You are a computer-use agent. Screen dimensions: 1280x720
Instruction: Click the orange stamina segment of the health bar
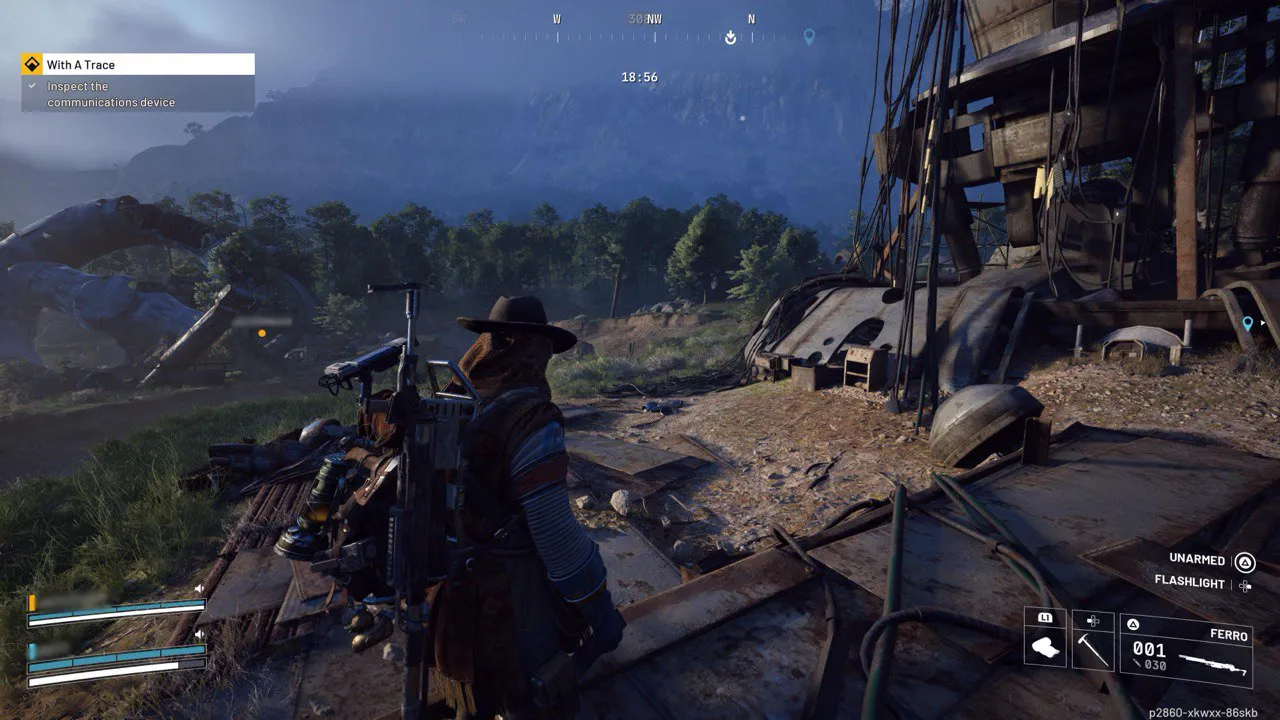pos(32,601)
